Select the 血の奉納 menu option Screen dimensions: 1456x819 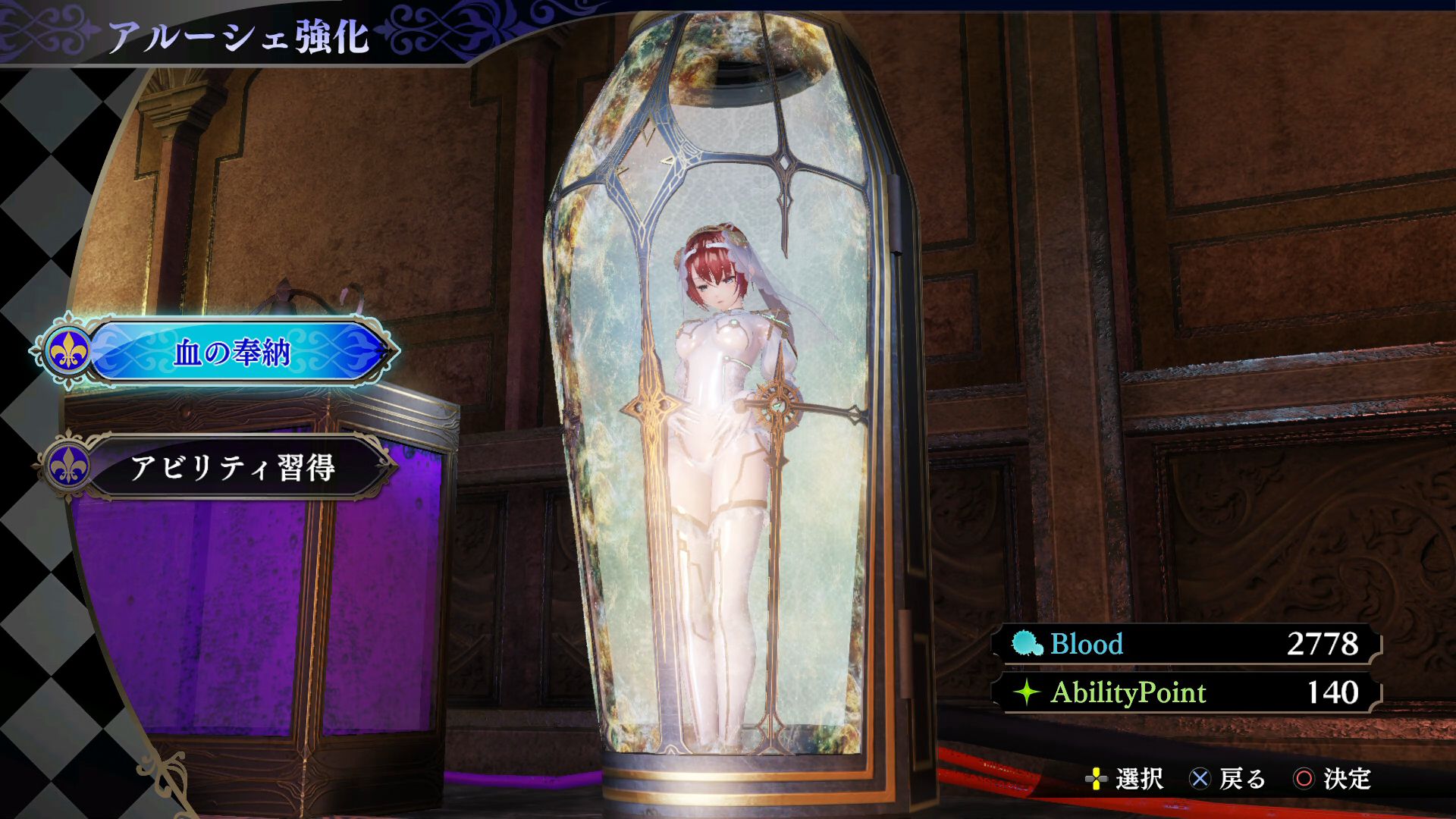tap(232, 353)
